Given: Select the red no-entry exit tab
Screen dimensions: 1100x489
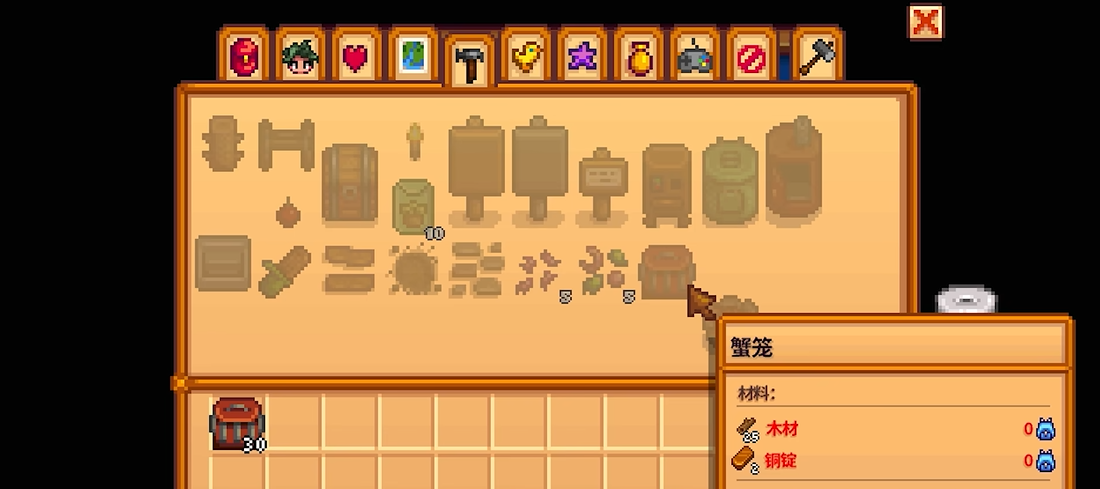Looking at the screenshot, I should point(749,56).
